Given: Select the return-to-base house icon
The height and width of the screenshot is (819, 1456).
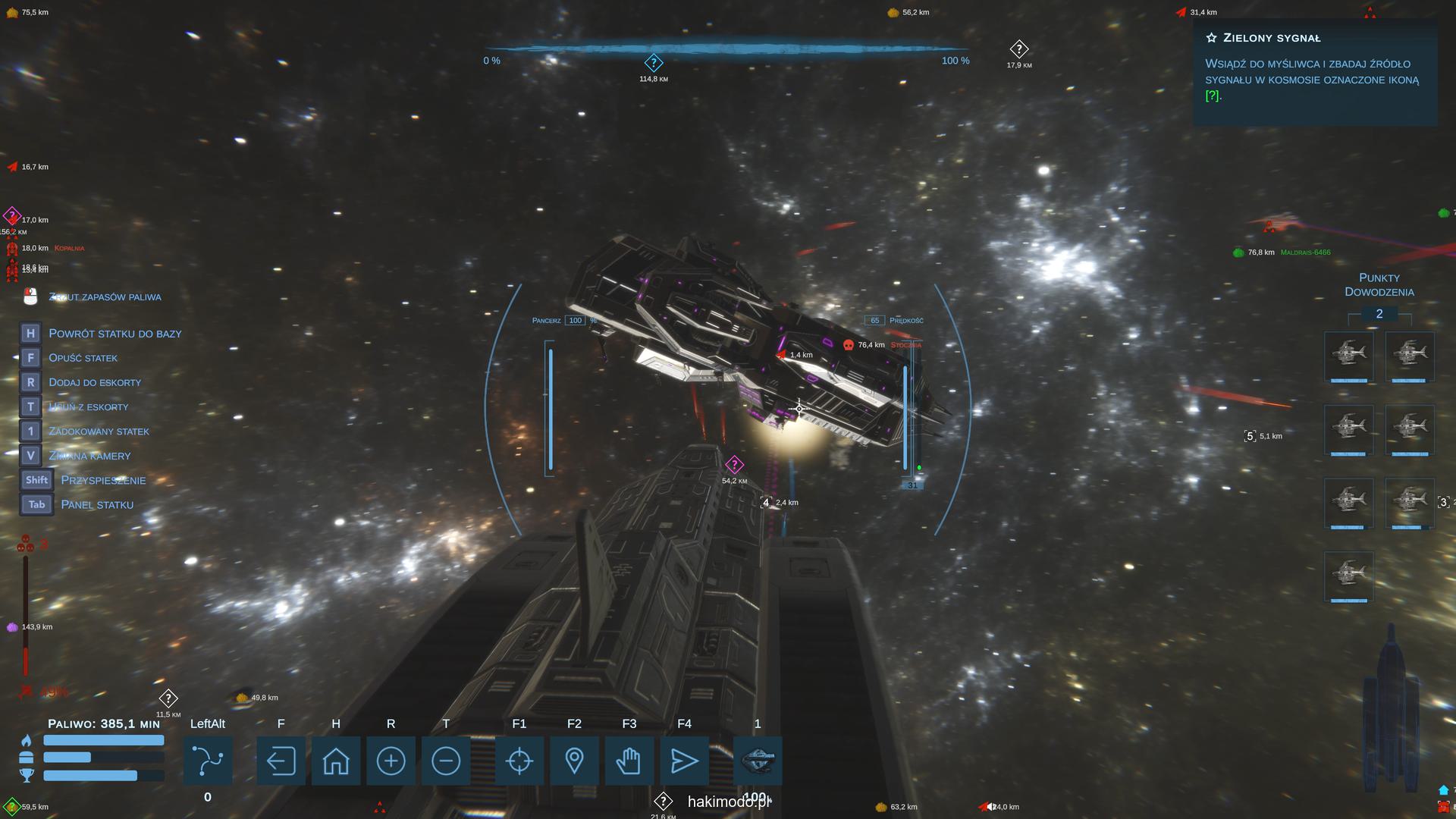Looking at the screenshot, I should tap(336, 761).
